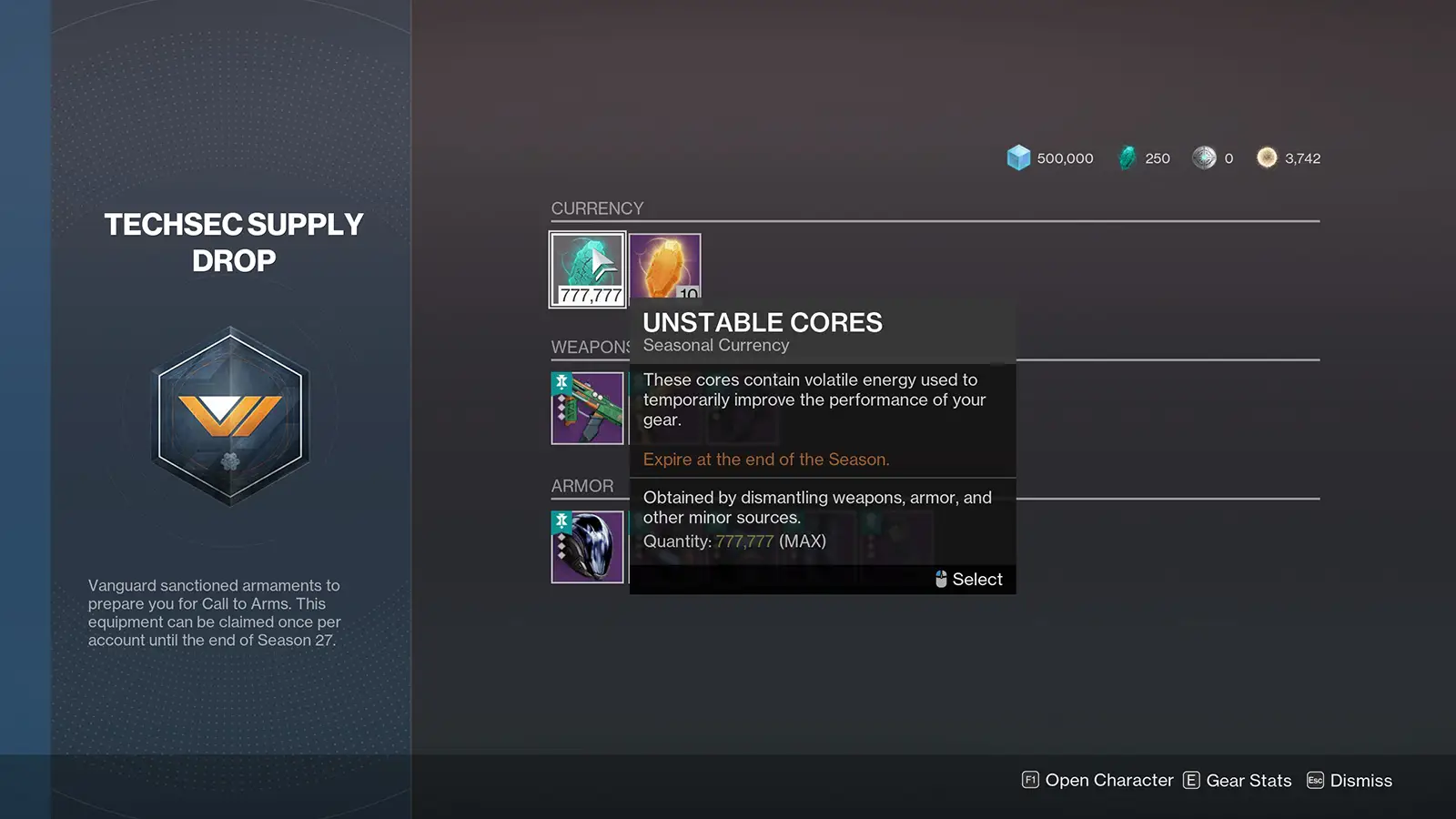The image size is (1456, 819).
Task: Open the Gear Stats view
Action: 1238,781
